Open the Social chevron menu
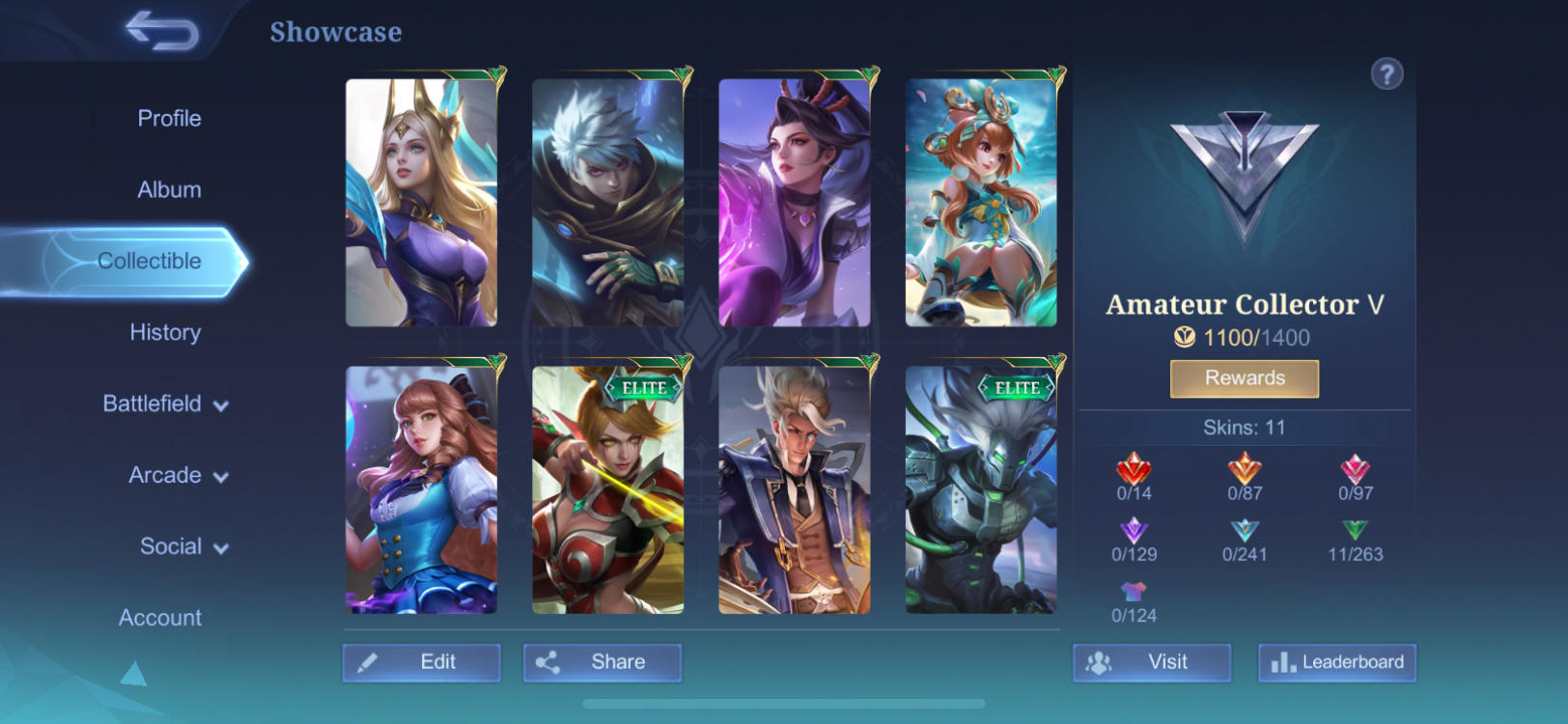This screenshot has width=1568, height=724. [x=184, y=546]
